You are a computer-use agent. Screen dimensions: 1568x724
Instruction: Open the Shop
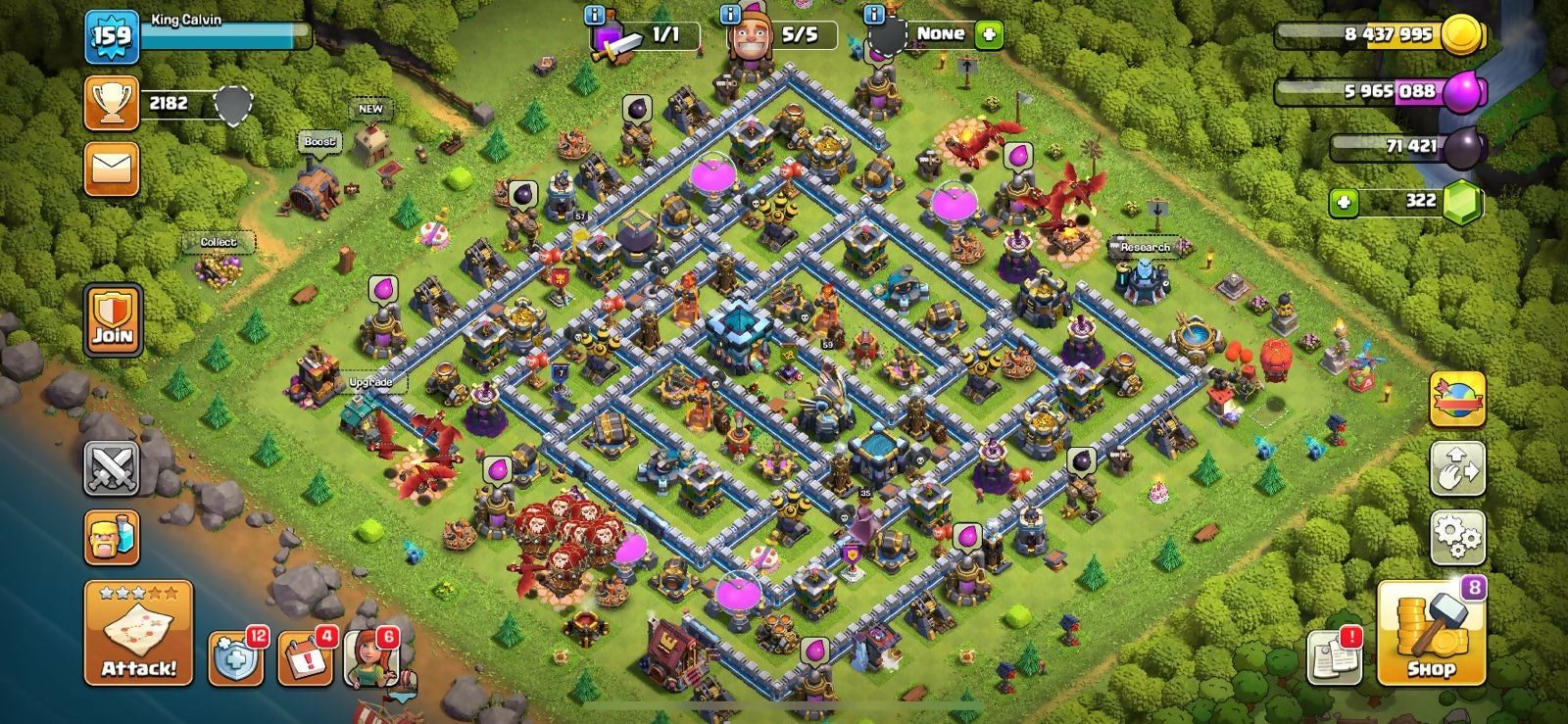1431,634
